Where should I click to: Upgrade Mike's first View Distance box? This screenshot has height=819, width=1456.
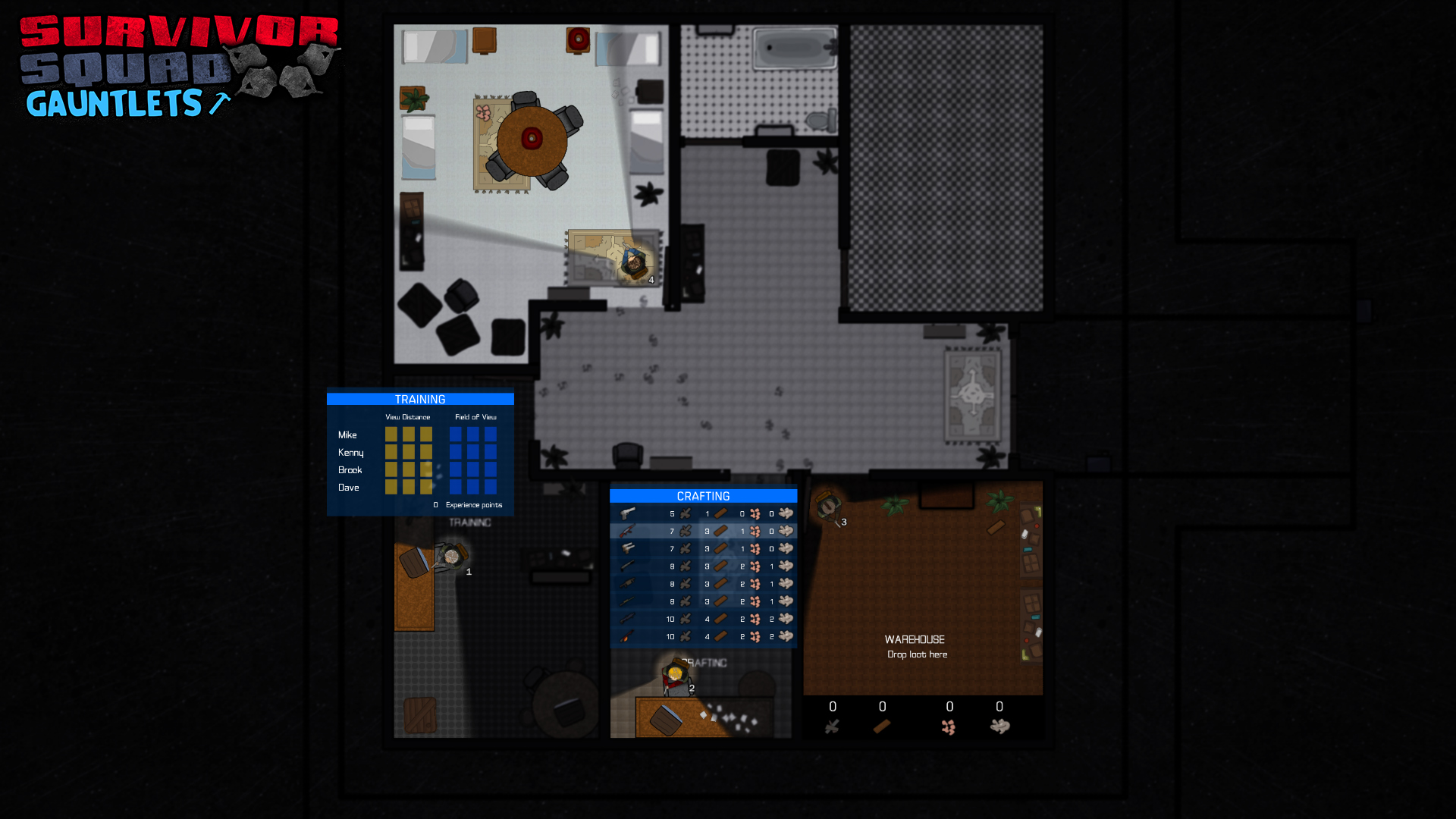coord(391,435)
